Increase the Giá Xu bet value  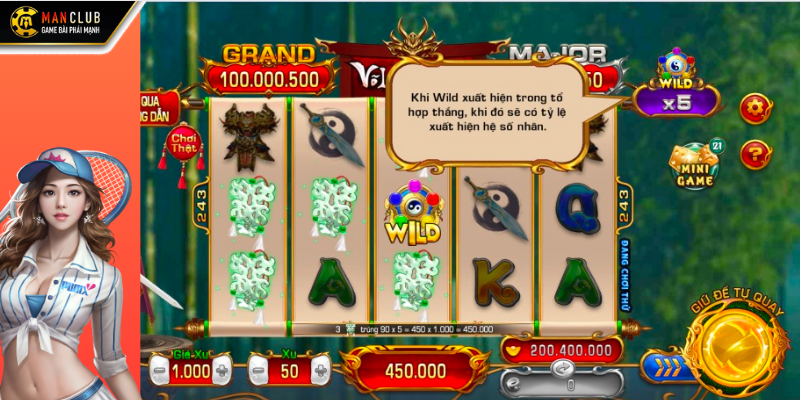coord(222,370)
